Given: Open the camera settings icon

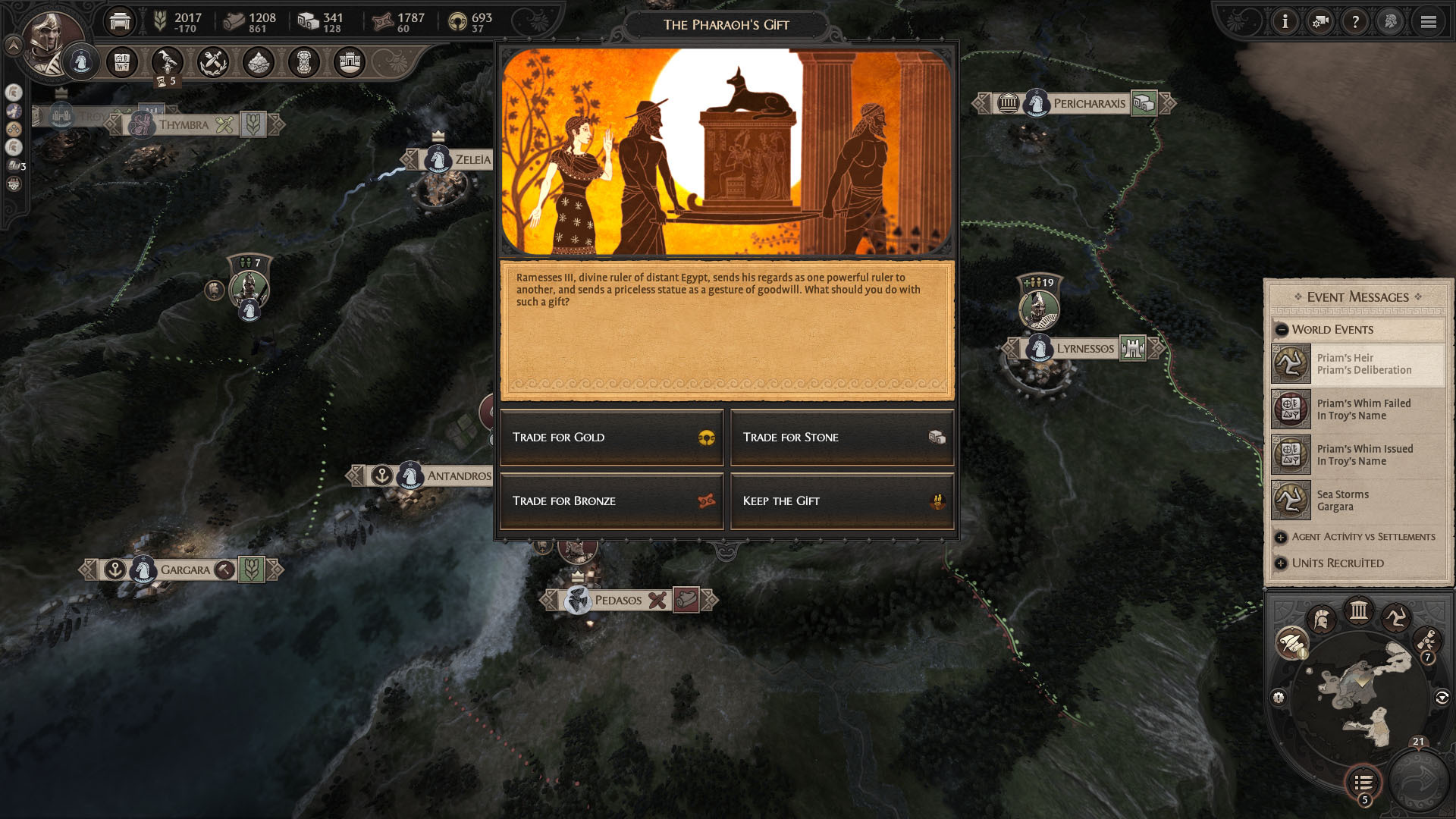Looking at the screenshot, I should [x=1320, y=22].
